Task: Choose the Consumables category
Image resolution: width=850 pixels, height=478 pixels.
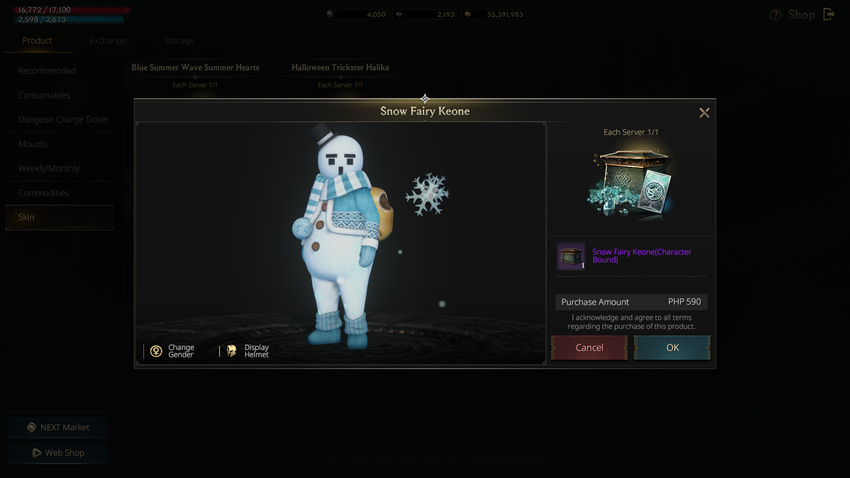Action: pos(44,95)
